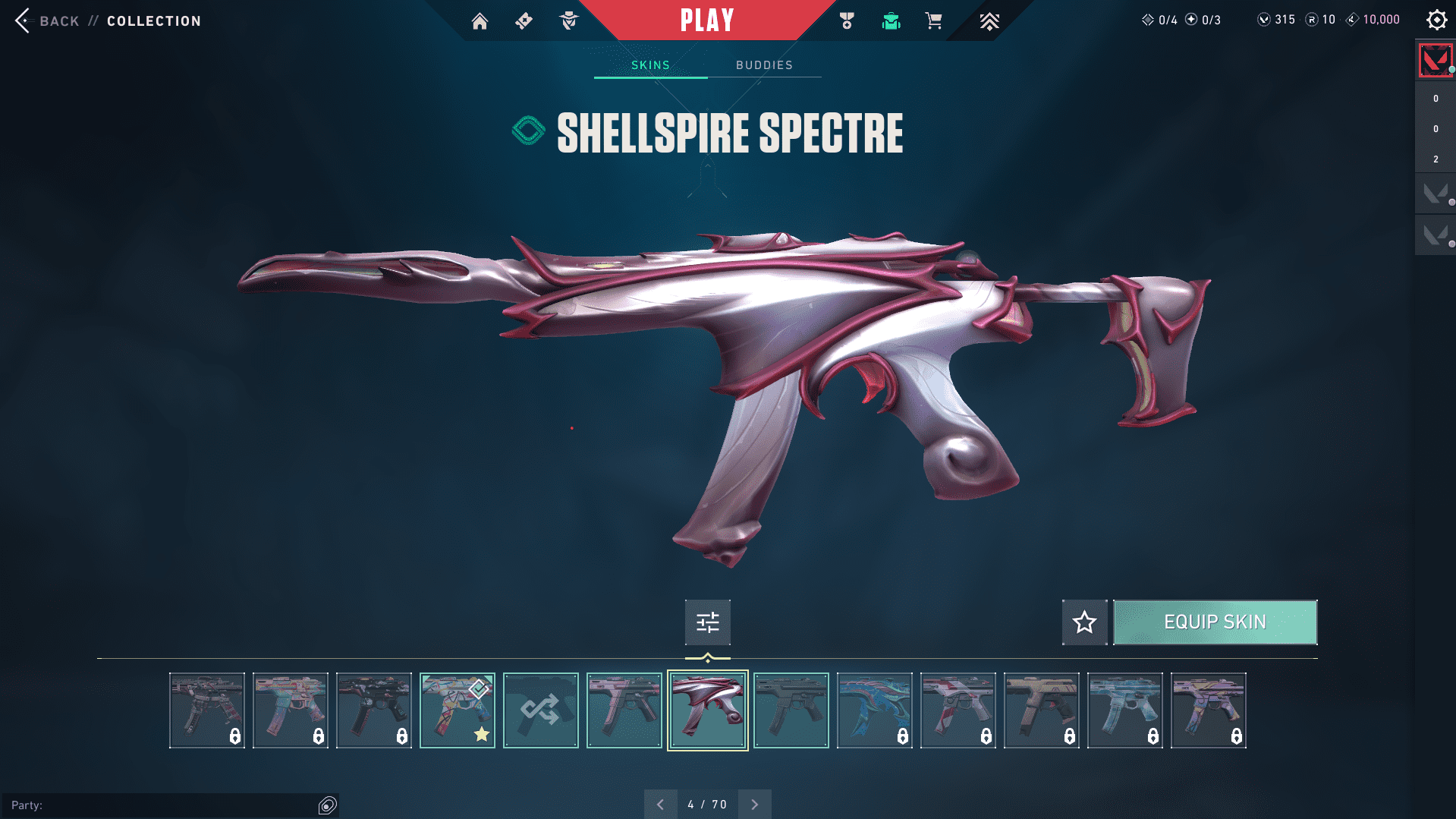Click the PLAY button

click(x=707, y=20)
